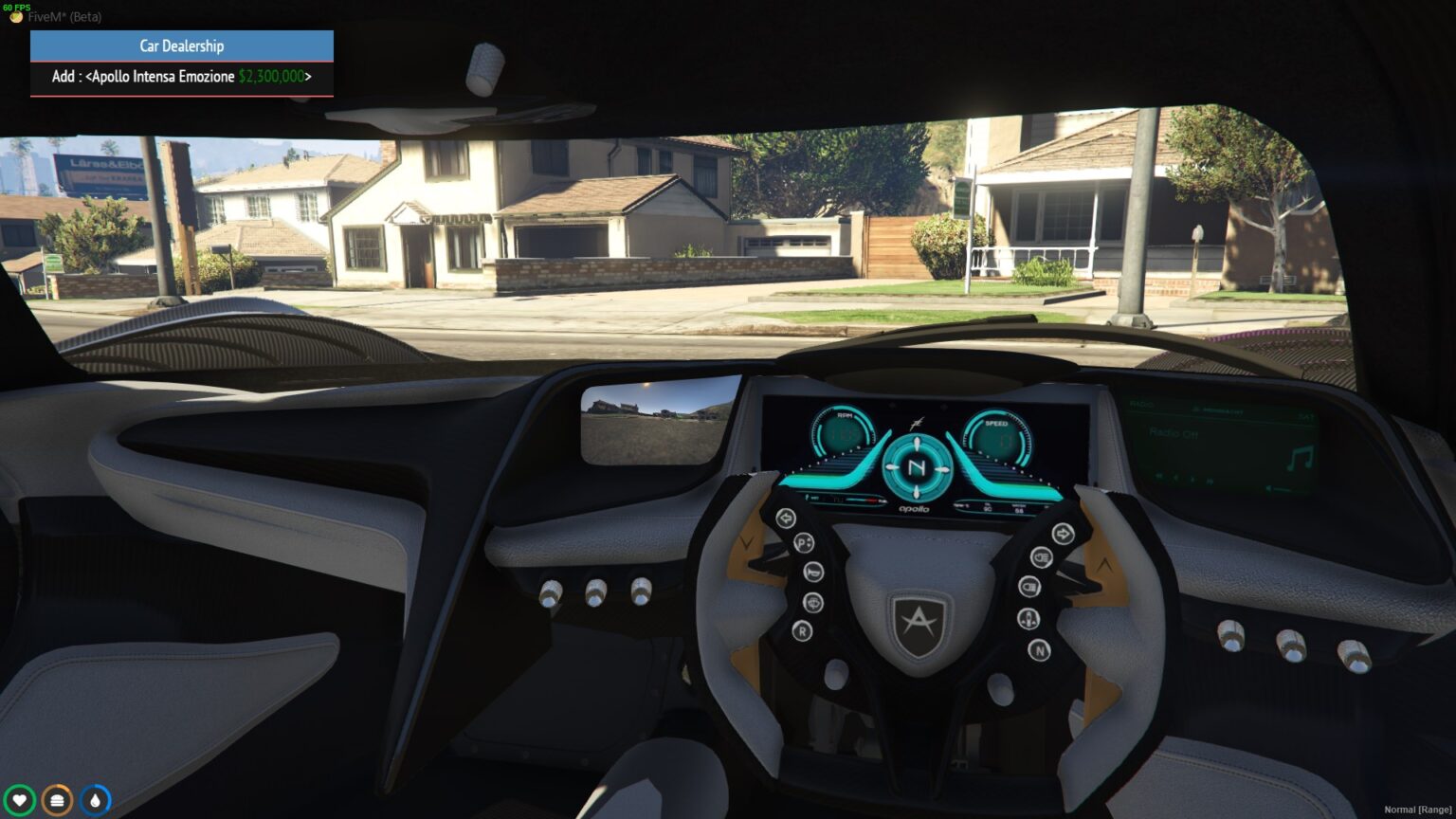
Task: Click the seat adjustment icon on the wheel
Action: tap(1028, 618)
